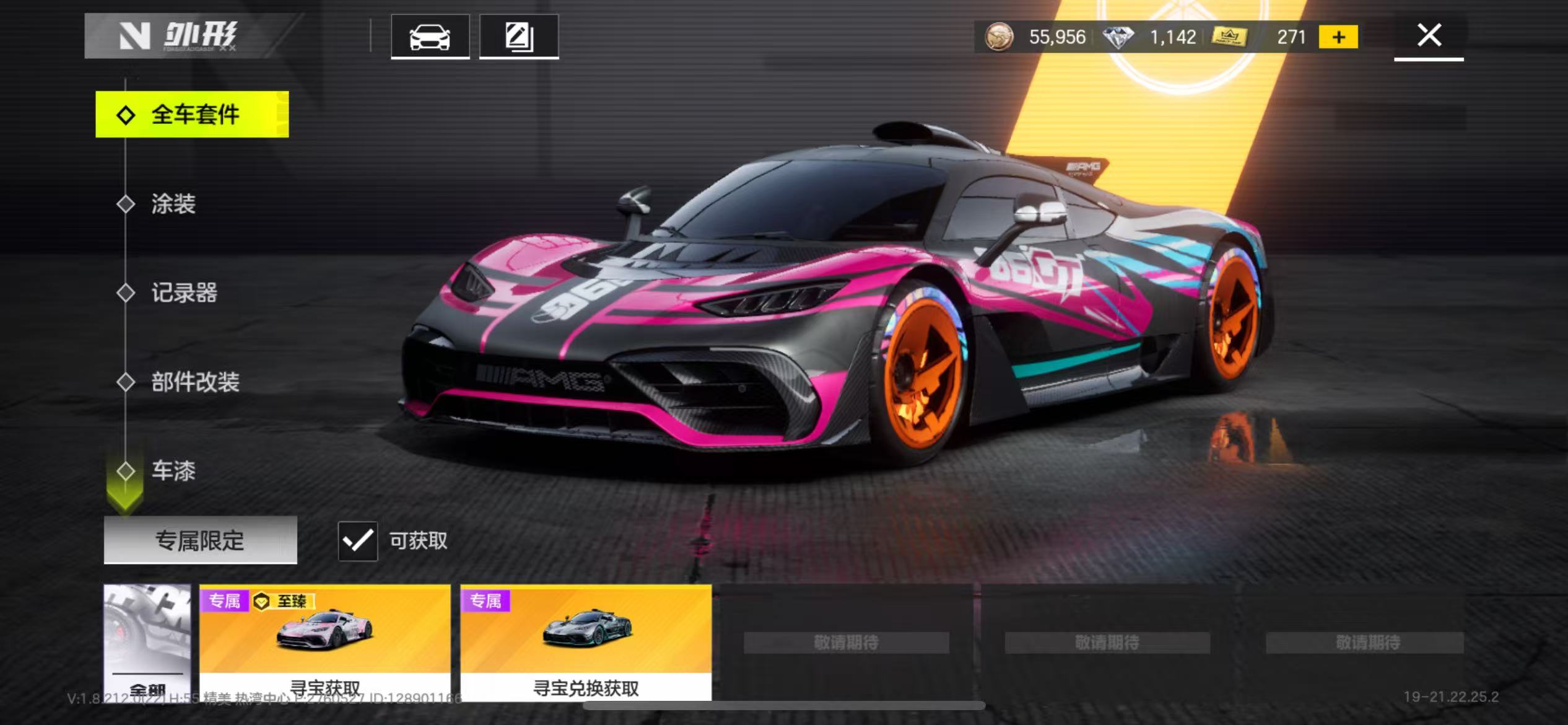This screenshot has height=725, width=1568.
Task: Choose the 部件改装 parts category
Action: tap(194, 382)
